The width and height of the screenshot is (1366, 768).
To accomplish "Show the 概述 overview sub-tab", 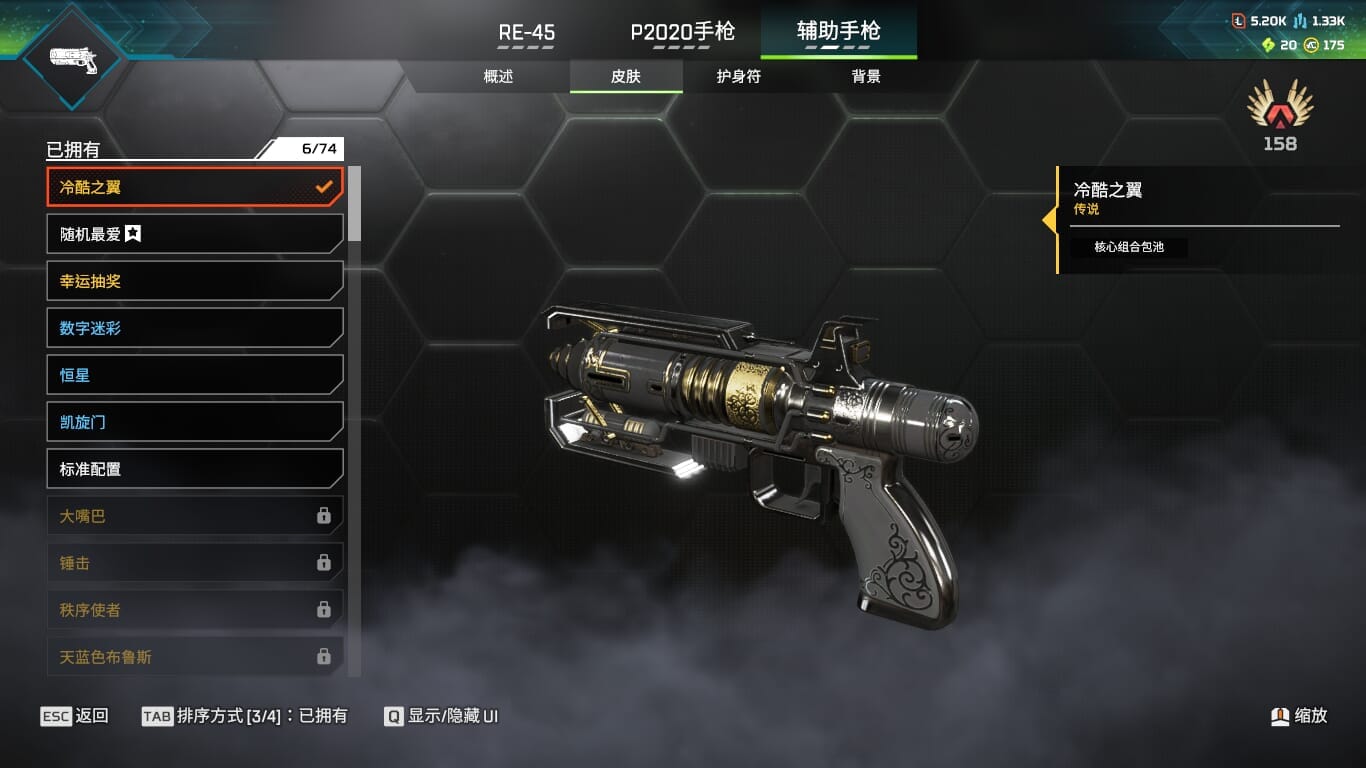I will pyautogui.click(x=498, y=77).
